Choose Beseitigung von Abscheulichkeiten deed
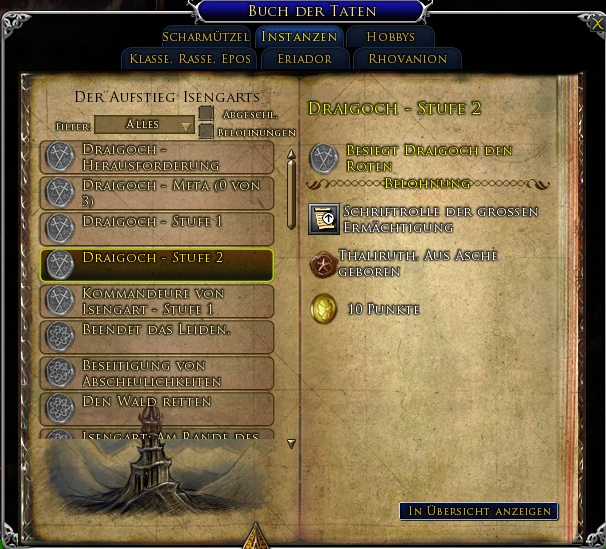This screenshot has height=549, width=606. 157,372
